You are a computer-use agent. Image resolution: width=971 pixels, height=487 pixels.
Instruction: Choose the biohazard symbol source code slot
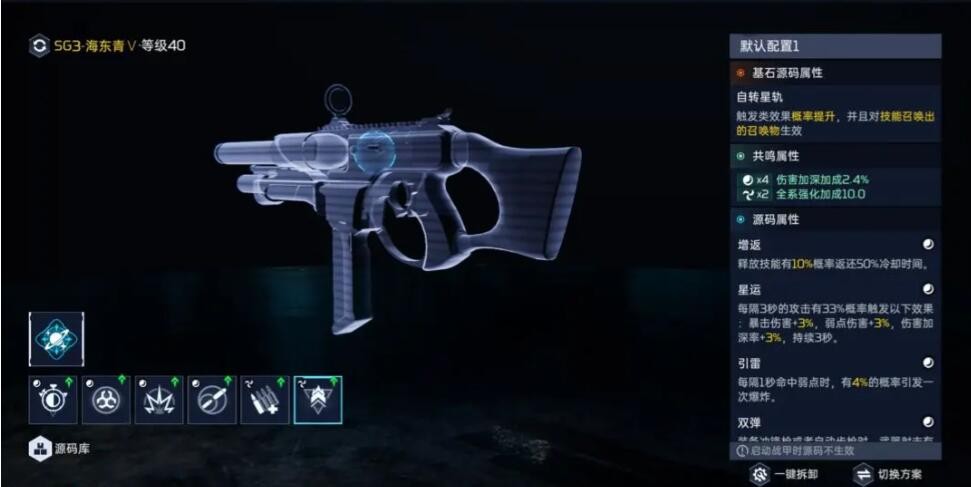[106, 400]
